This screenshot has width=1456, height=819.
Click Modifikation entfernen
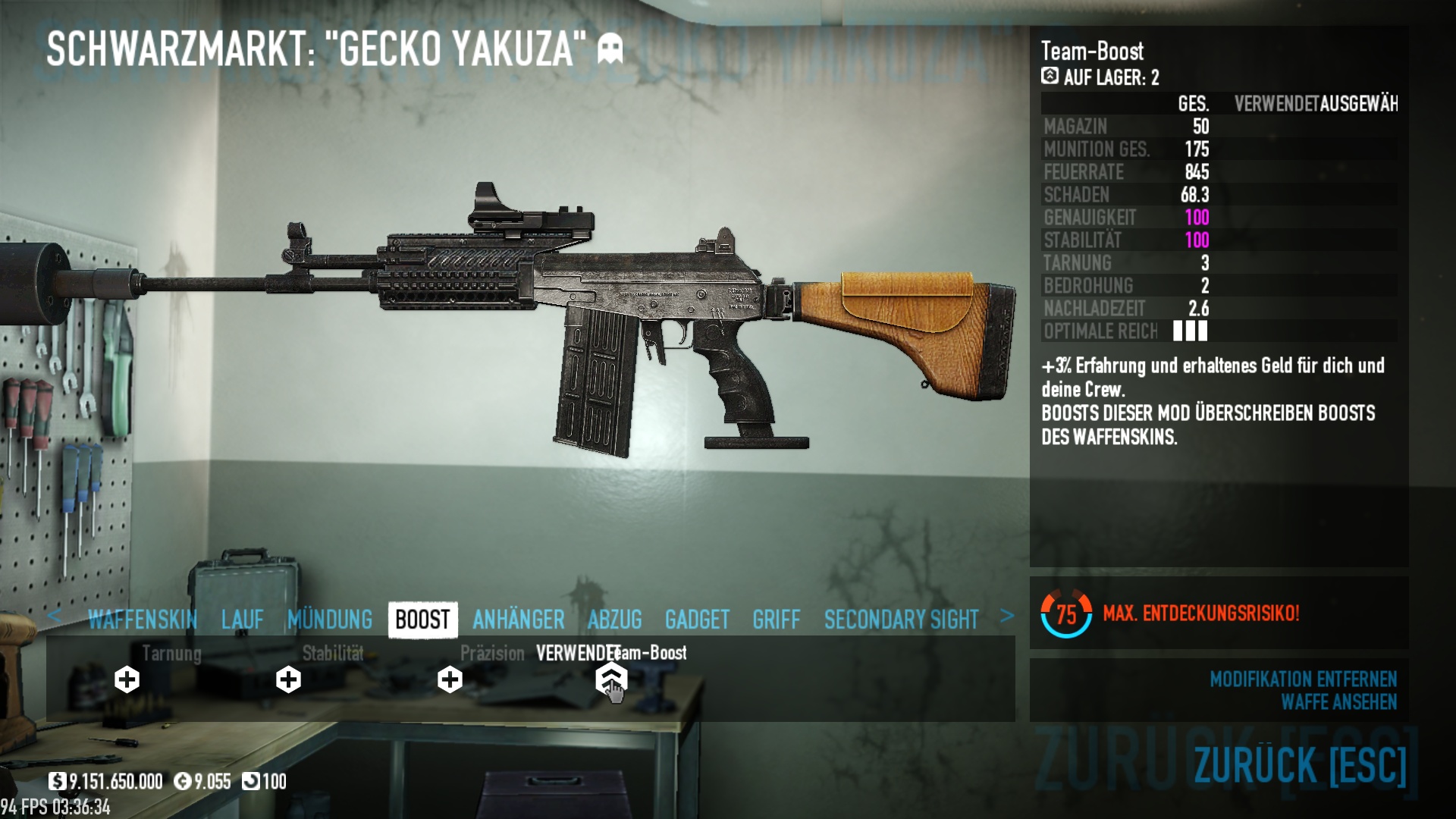pyautogui.click(x=1303, y=679)
